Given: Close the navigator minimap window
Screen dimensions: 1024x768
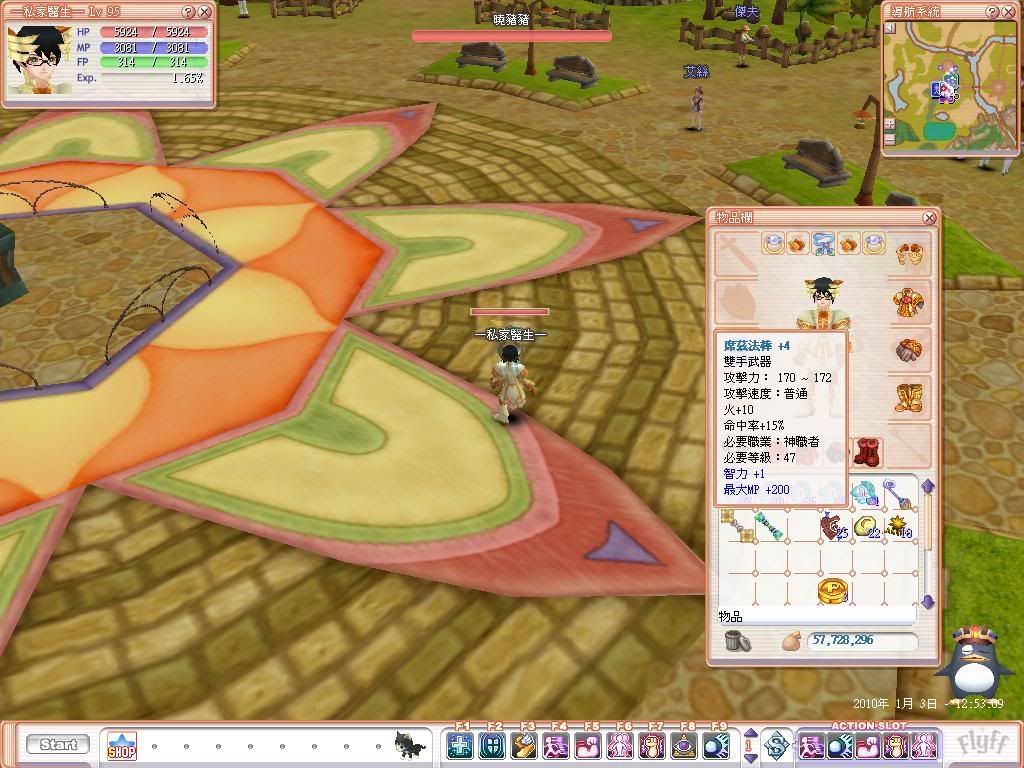Looking at the screenshot, I should [1008, 12].
